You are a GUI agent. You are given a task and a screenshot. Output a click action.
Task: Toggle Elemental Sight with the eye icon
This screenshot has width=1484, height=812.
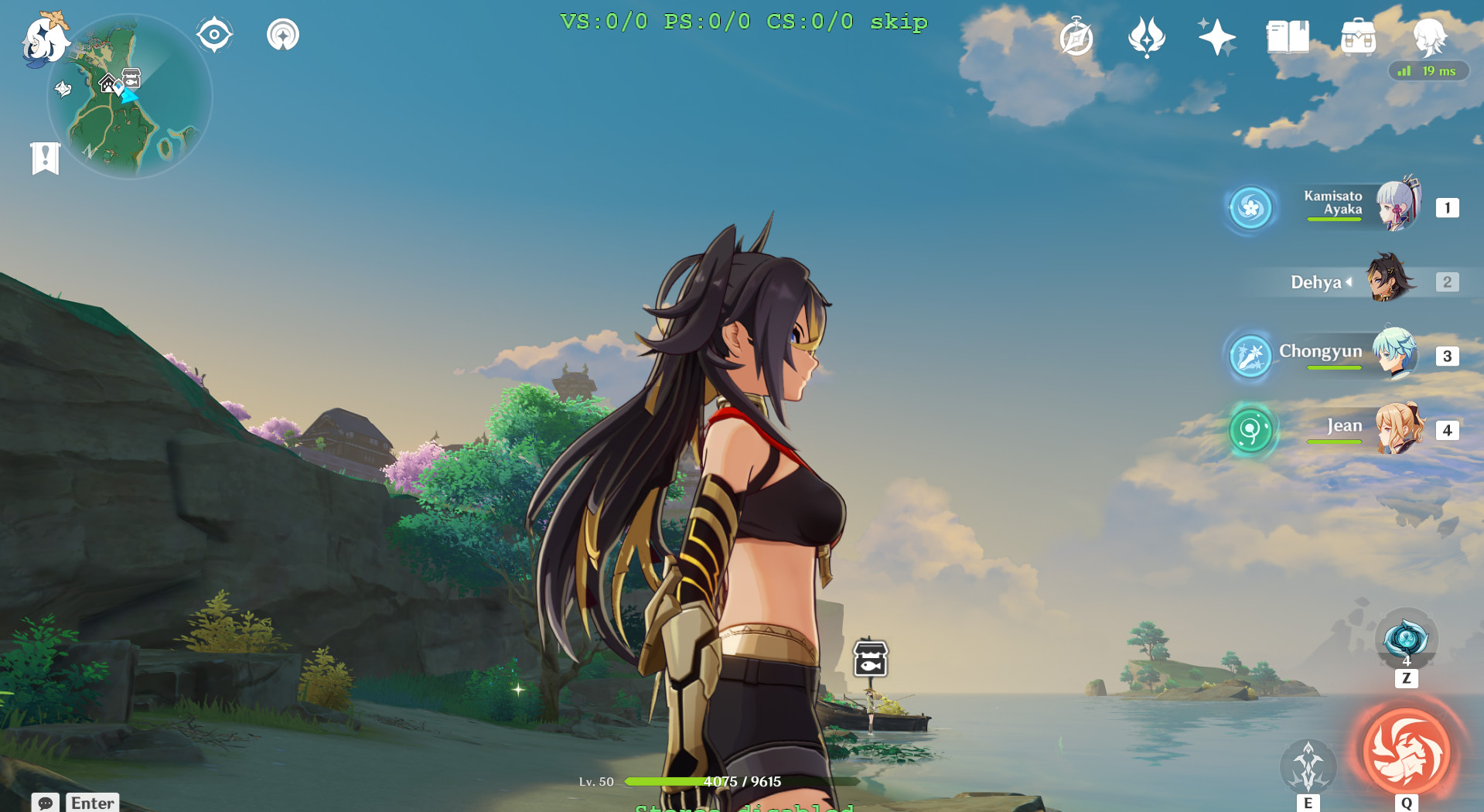(x=214, y=33)
